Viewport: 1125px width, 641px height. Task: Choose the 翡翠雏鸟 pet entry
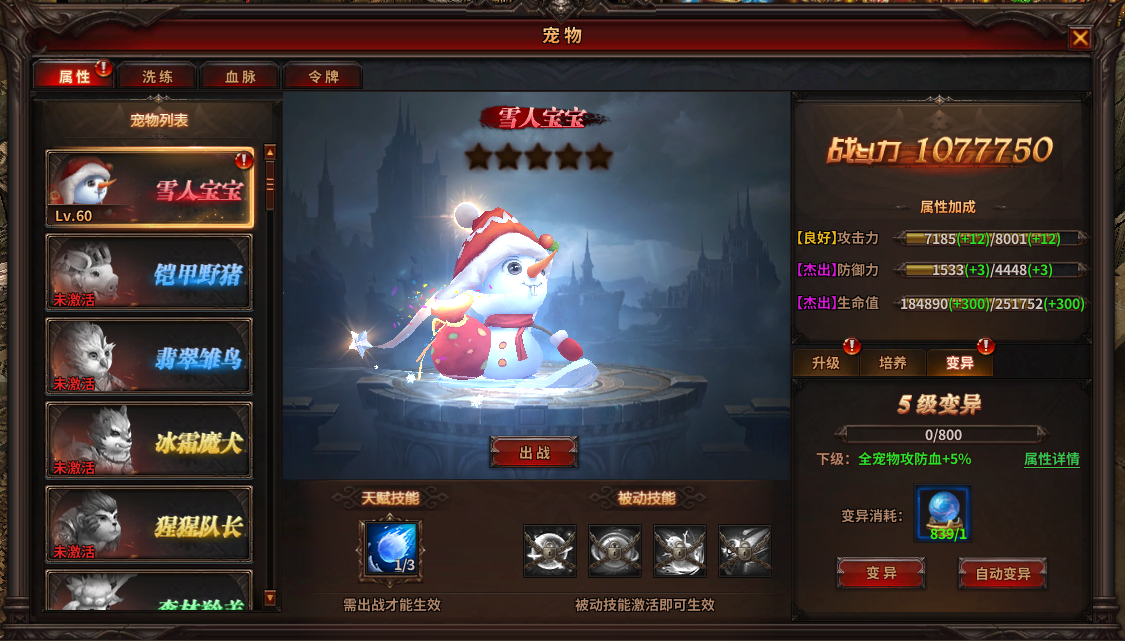tap(150, 356)
